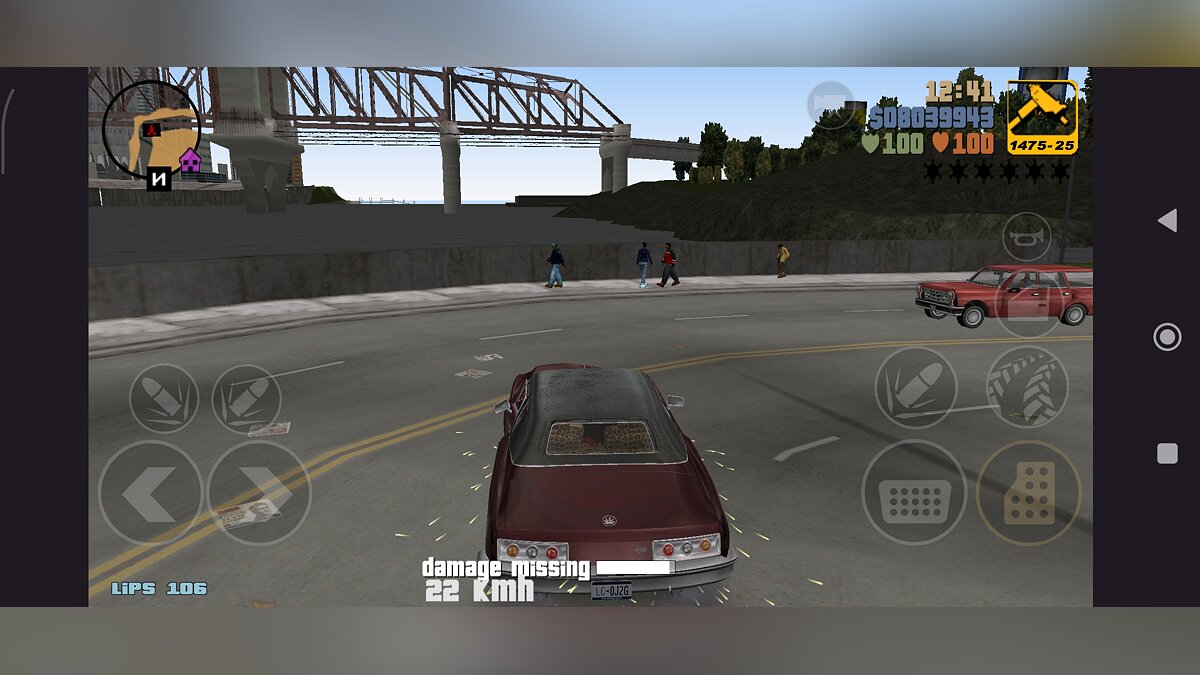The height and width of the screenshot is (675, 1200).
Task: Tap the circular radar minimap
Action: (152, 129)
